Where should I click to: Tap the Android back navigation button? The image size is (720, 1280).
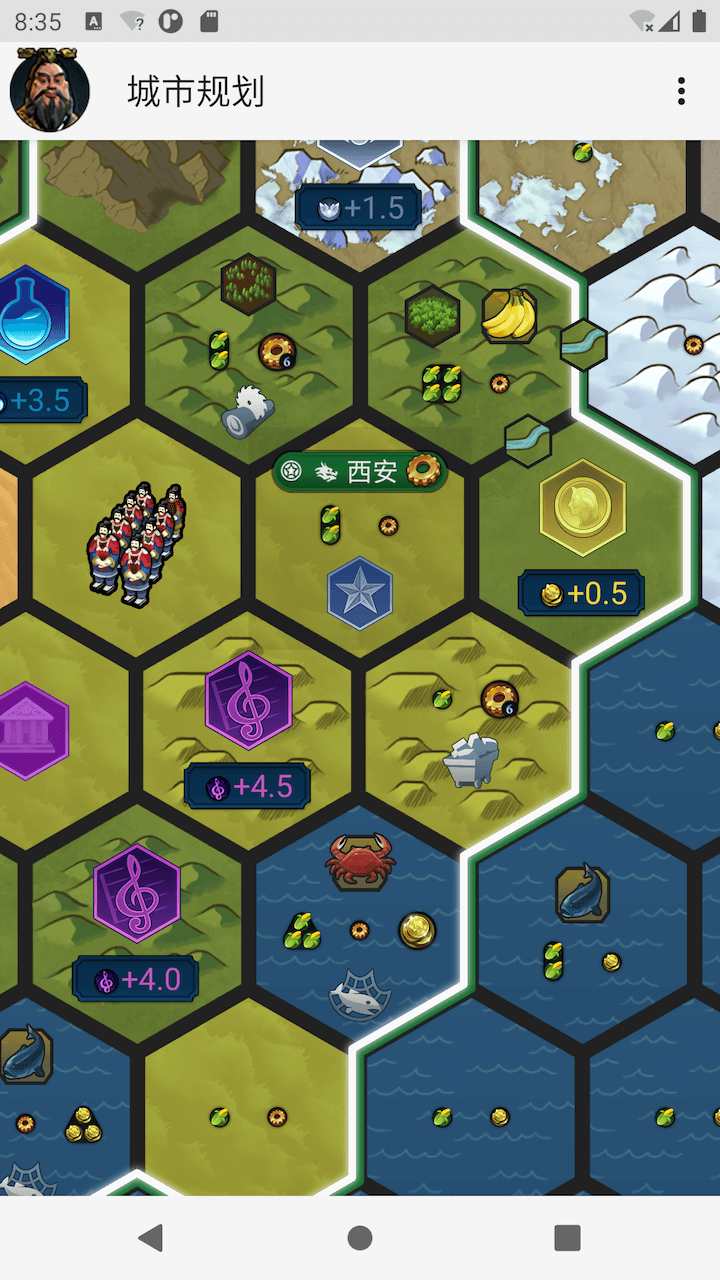tap(151, 1238)
